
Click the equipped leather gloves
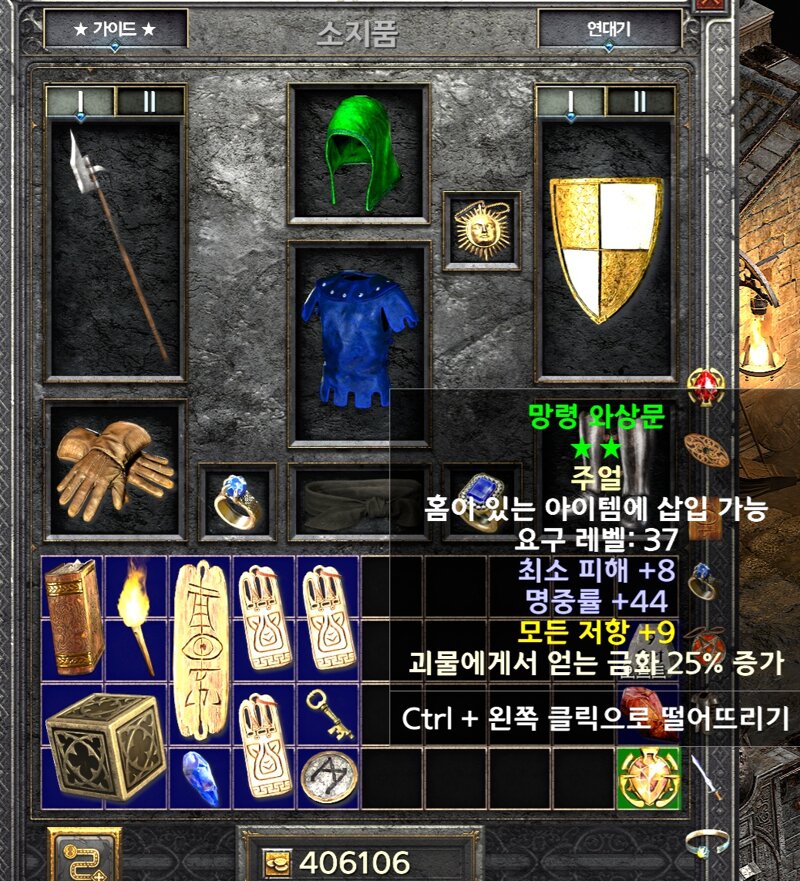tap(114, 468)
